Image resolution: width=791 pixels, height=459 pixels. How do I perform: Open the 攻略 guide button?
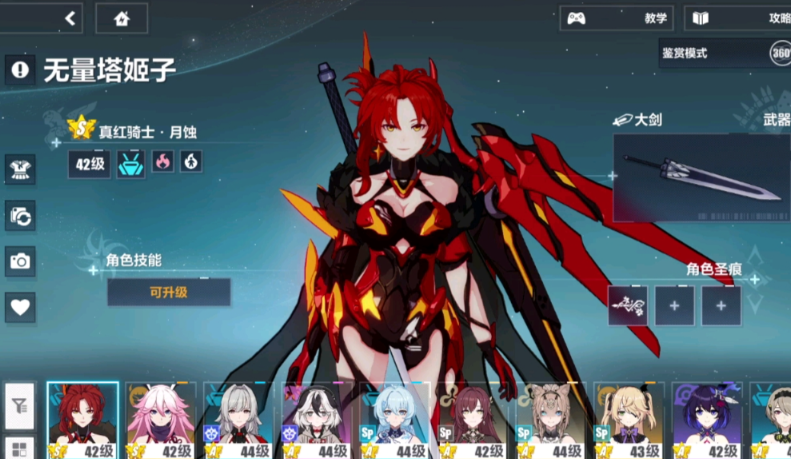(738, 18)
